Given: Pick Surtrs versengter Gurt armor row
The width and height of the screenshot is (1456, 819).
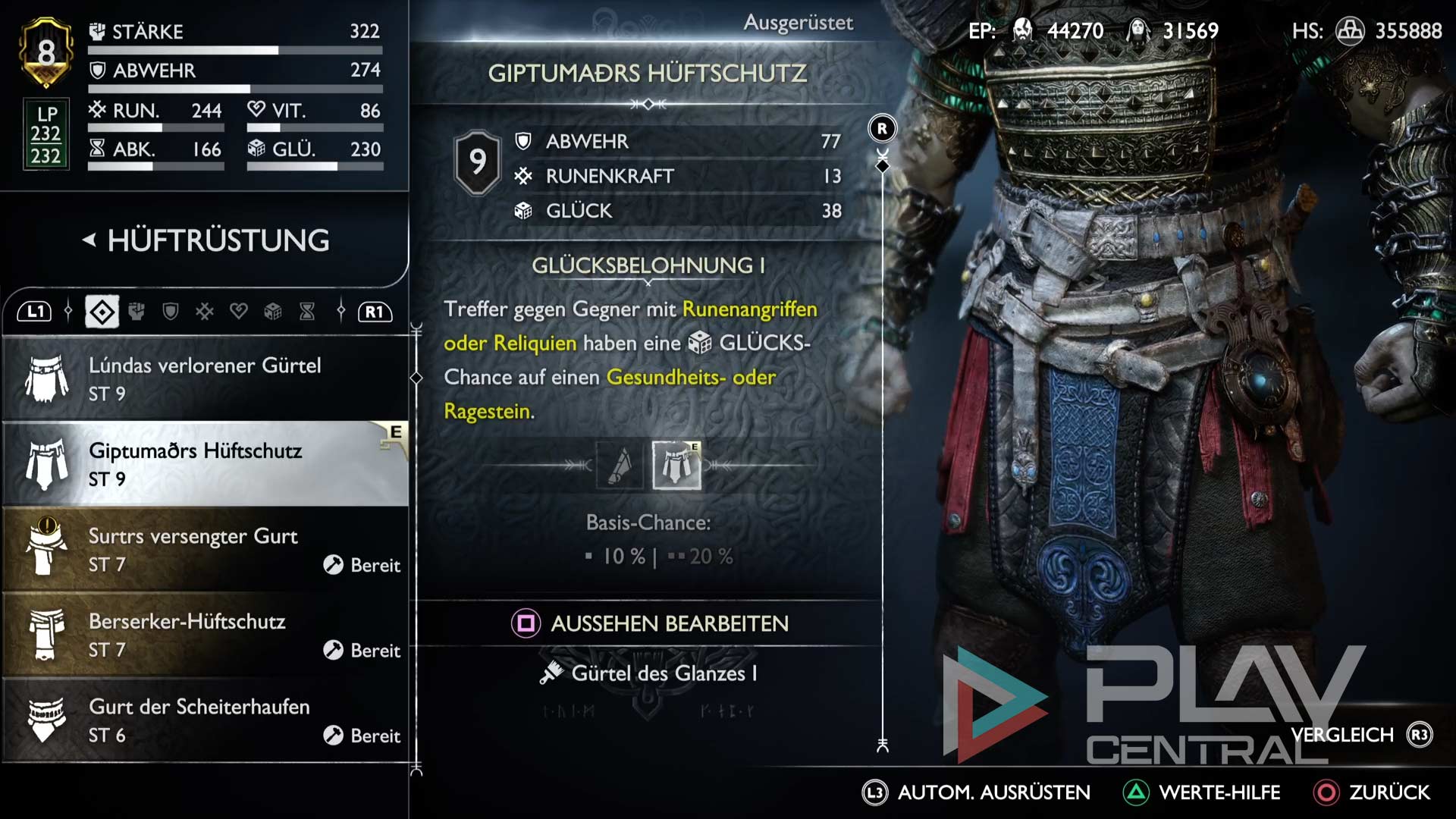Looking at the screenshot, I should 205,549.
